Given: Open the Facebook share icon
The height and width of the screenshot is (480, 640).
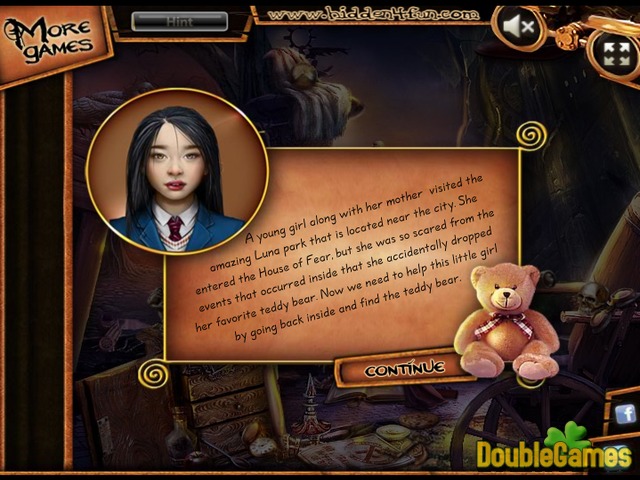Looking at the screenshot, I should (626, 414).
